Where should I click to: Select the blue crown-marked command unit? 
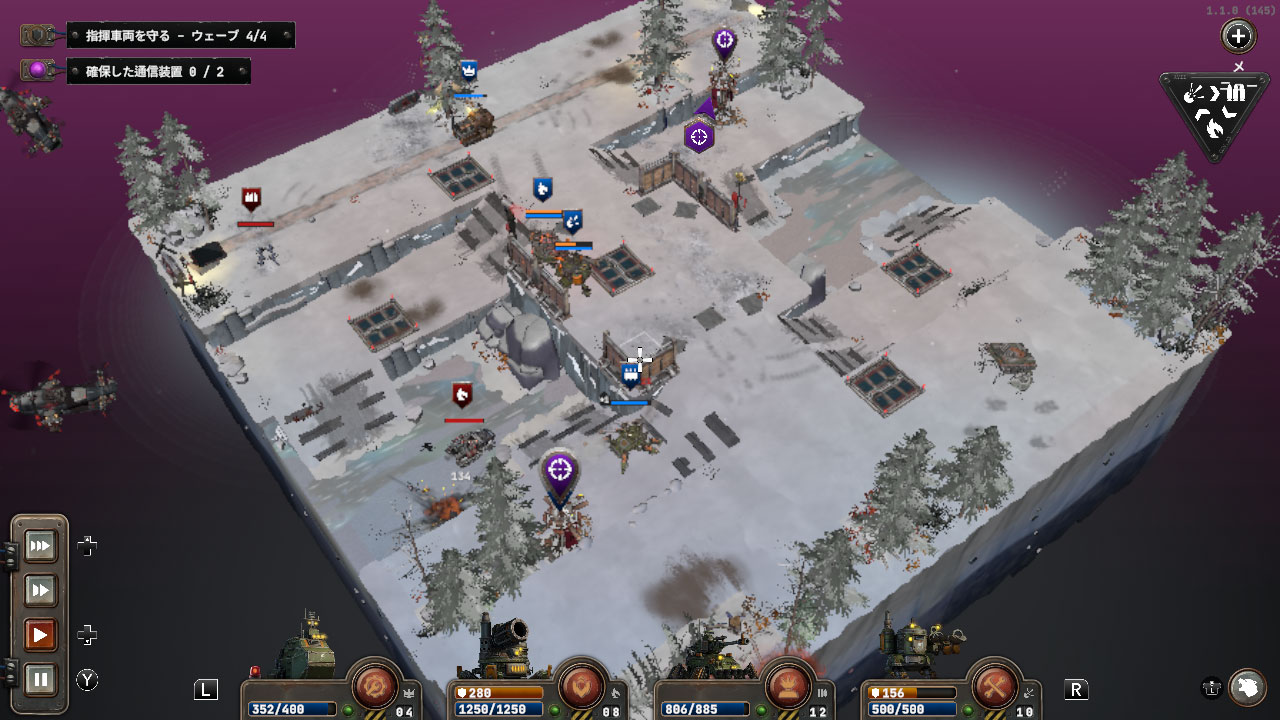click(469, 71)
